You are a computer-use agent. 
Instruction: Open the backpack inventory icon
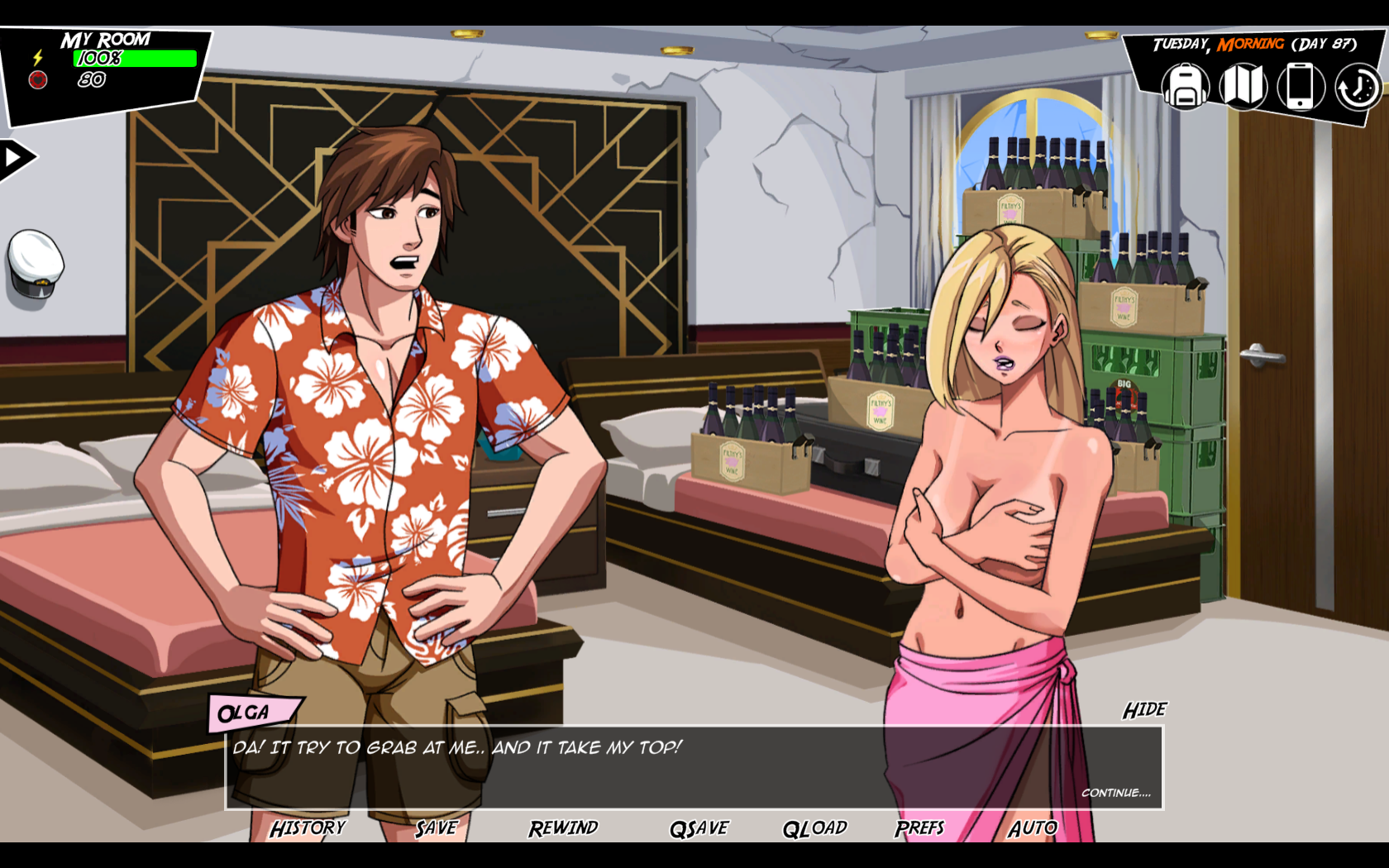pos(1186,87)
